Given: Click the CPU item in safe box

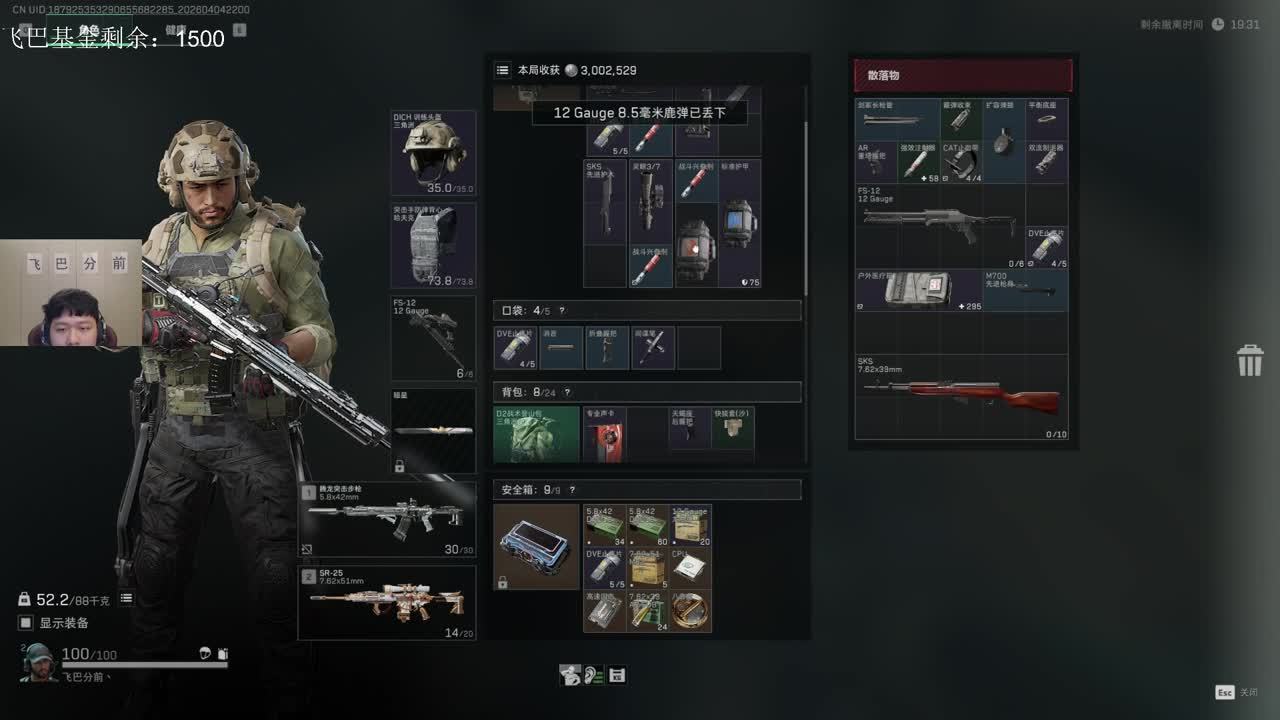Looking at the screenshot, I should pyautogui.click(x=690, y=567).
